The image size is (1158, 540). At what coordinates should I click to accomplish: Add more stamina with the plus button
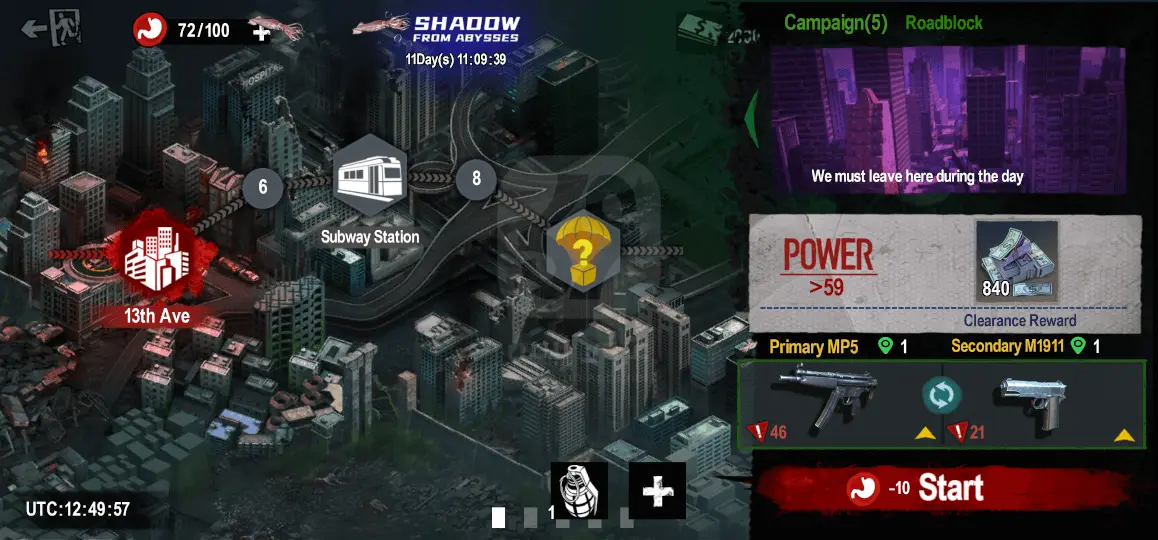(x=261, y=32)
